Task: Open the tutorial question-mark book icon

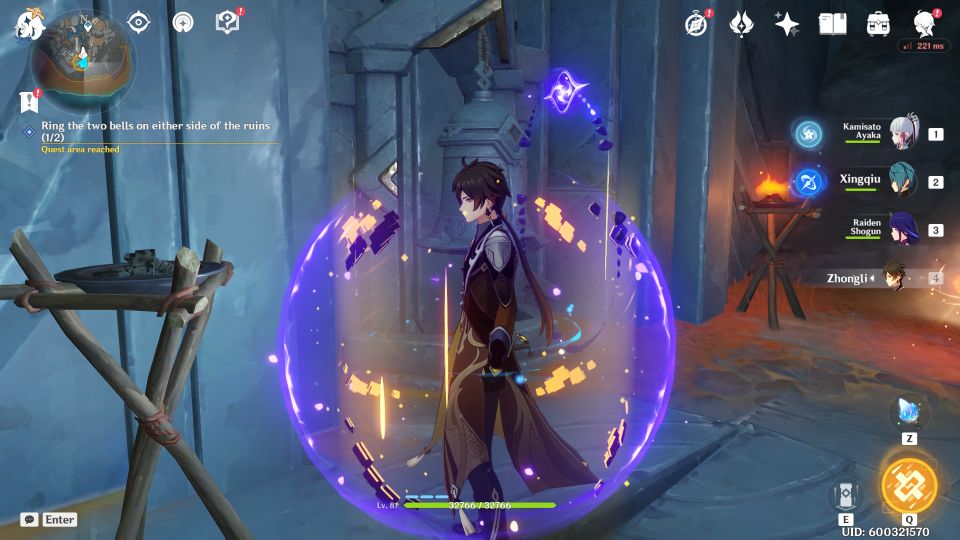Action: tap(227, 22)
